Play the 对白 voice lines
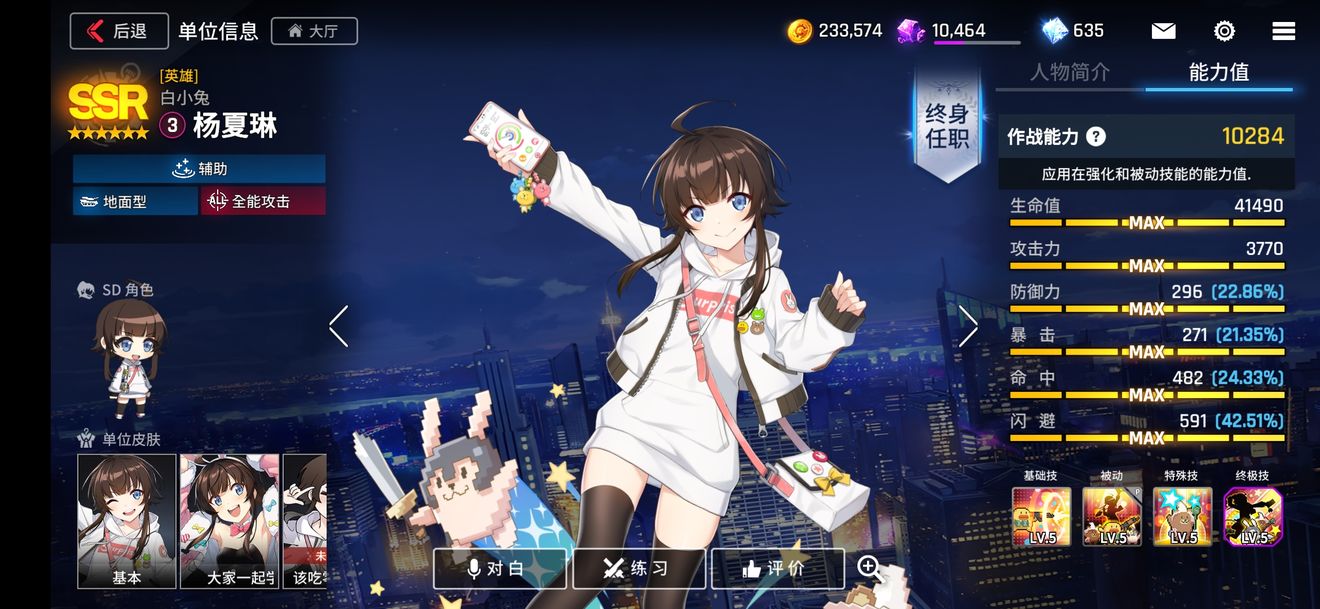Viewport: 1320px width, 609px height. tap(499, 568)
